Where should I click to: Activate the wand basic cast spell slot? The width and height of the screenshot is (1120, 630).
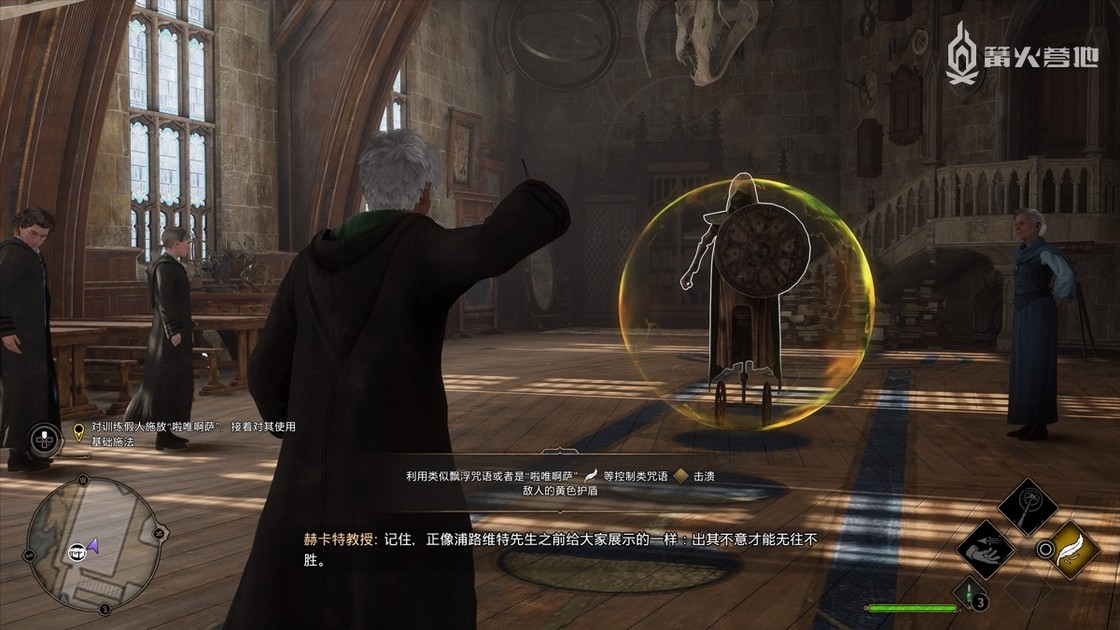coord(1028,507)
